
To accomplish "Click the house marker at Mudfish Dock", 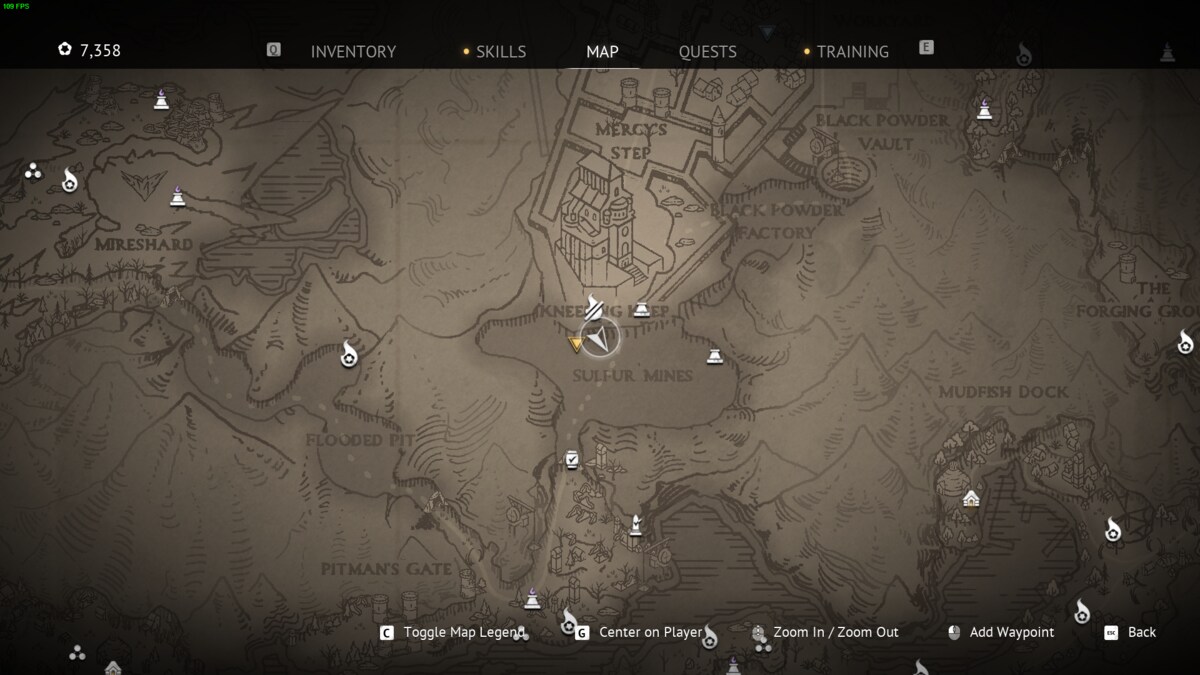I will [970, 498].
